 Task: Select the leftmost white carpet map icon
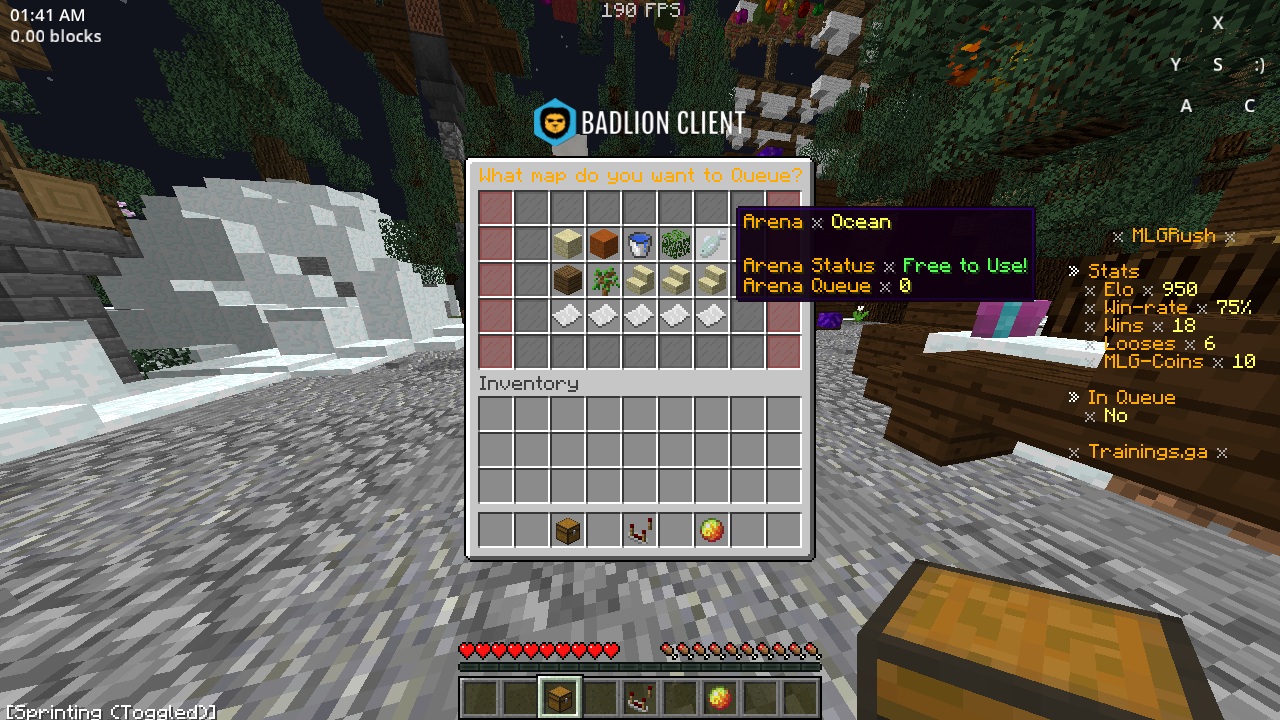(x=566, y=317)
